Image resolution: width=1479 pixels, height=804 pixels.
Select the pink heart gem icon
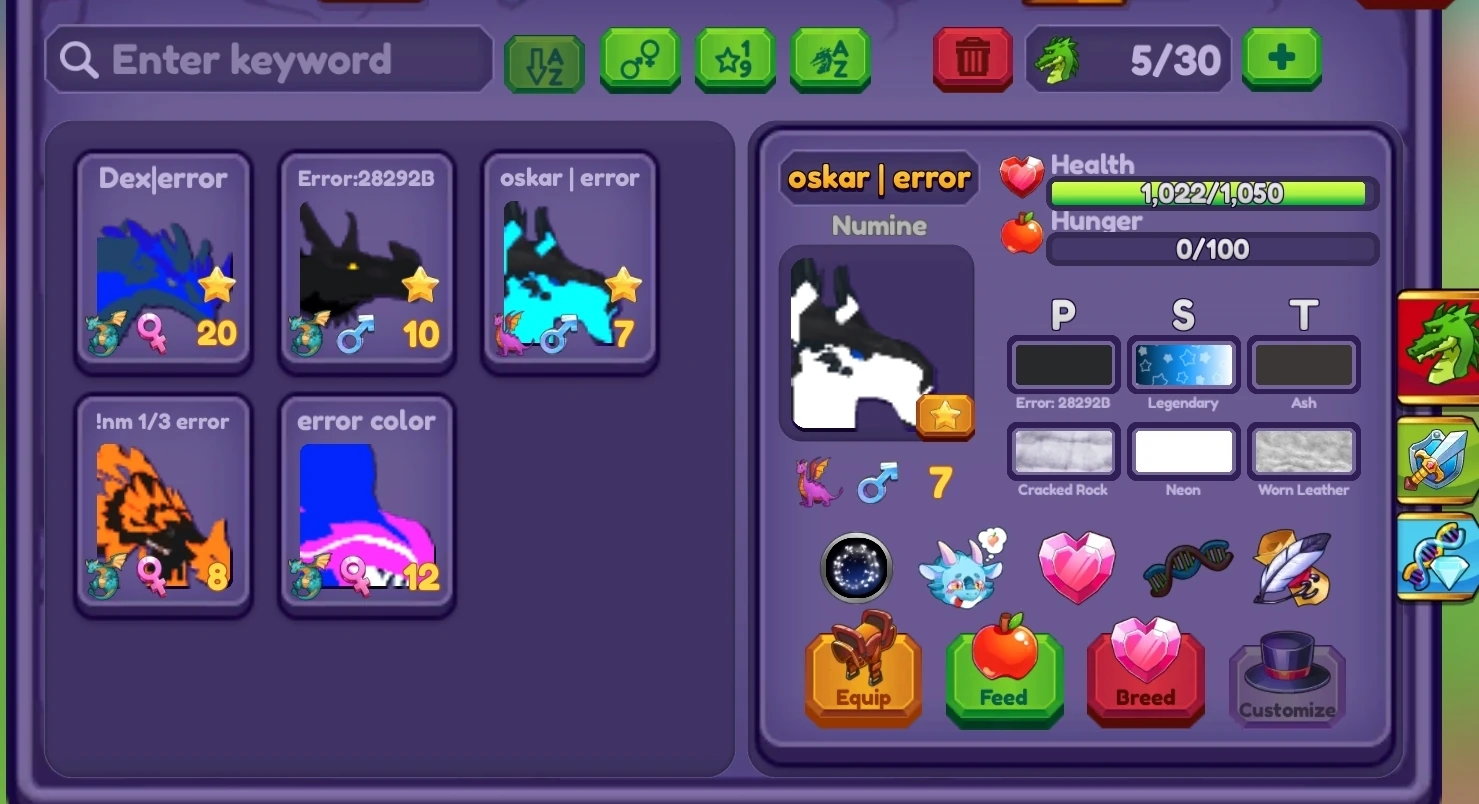[1077, 568]
